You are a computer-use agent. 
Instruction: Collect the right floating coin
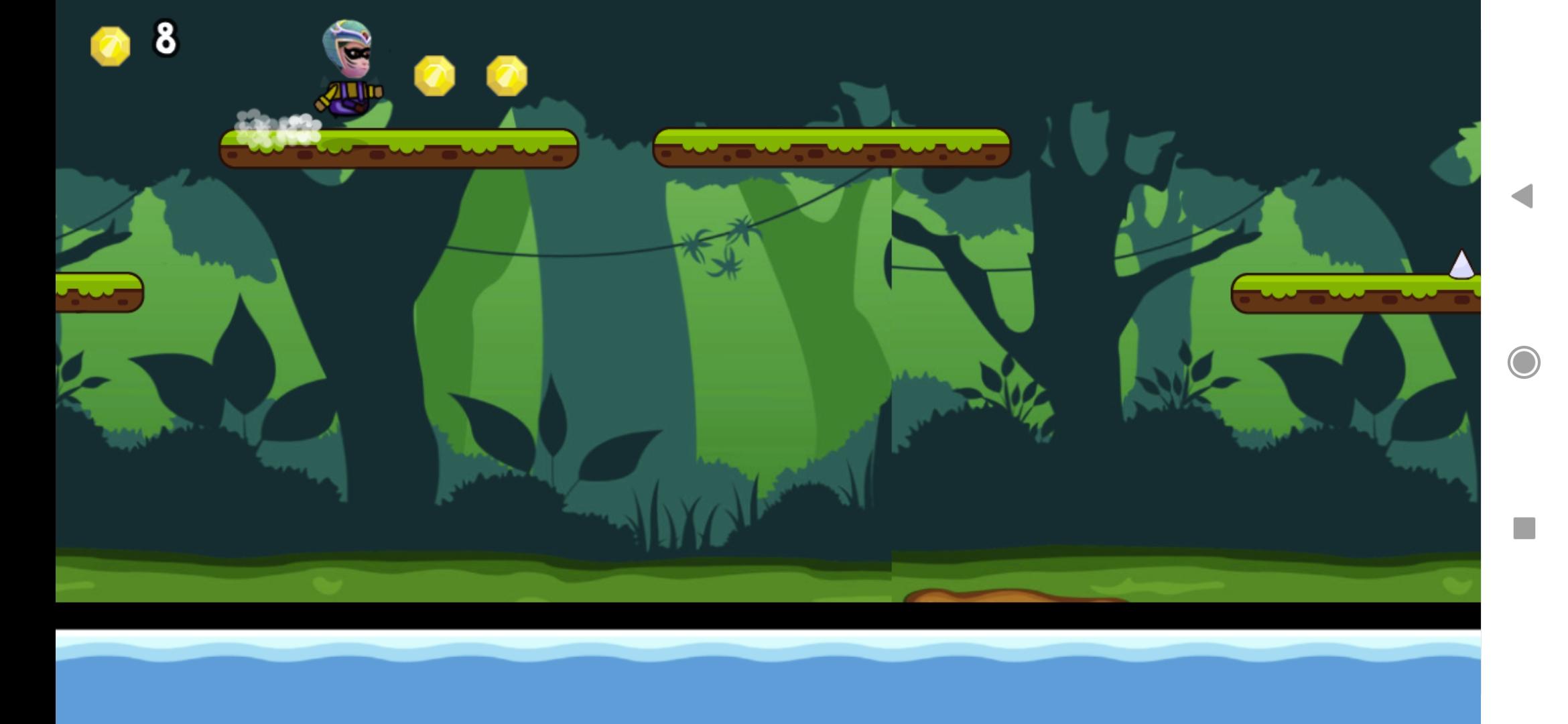(x=508, y=74)
